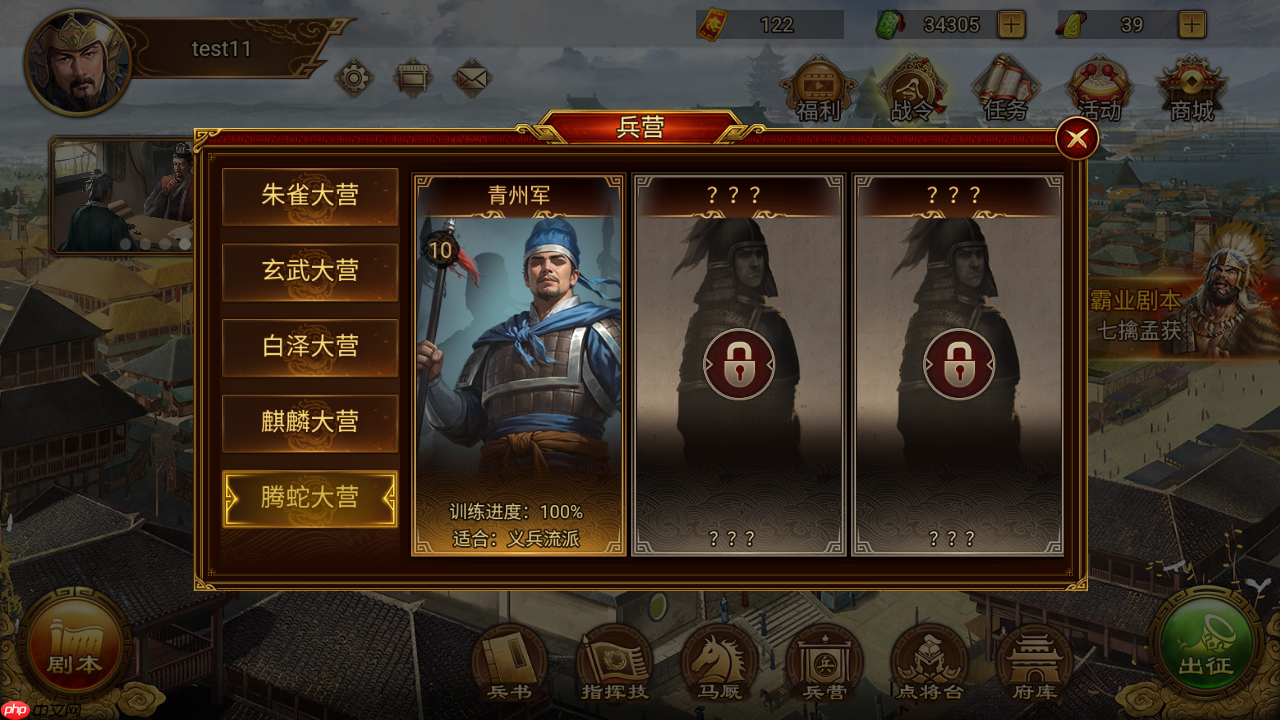Open the 兵书 war manuals
1280x720 pixels.
pos(510,662)
